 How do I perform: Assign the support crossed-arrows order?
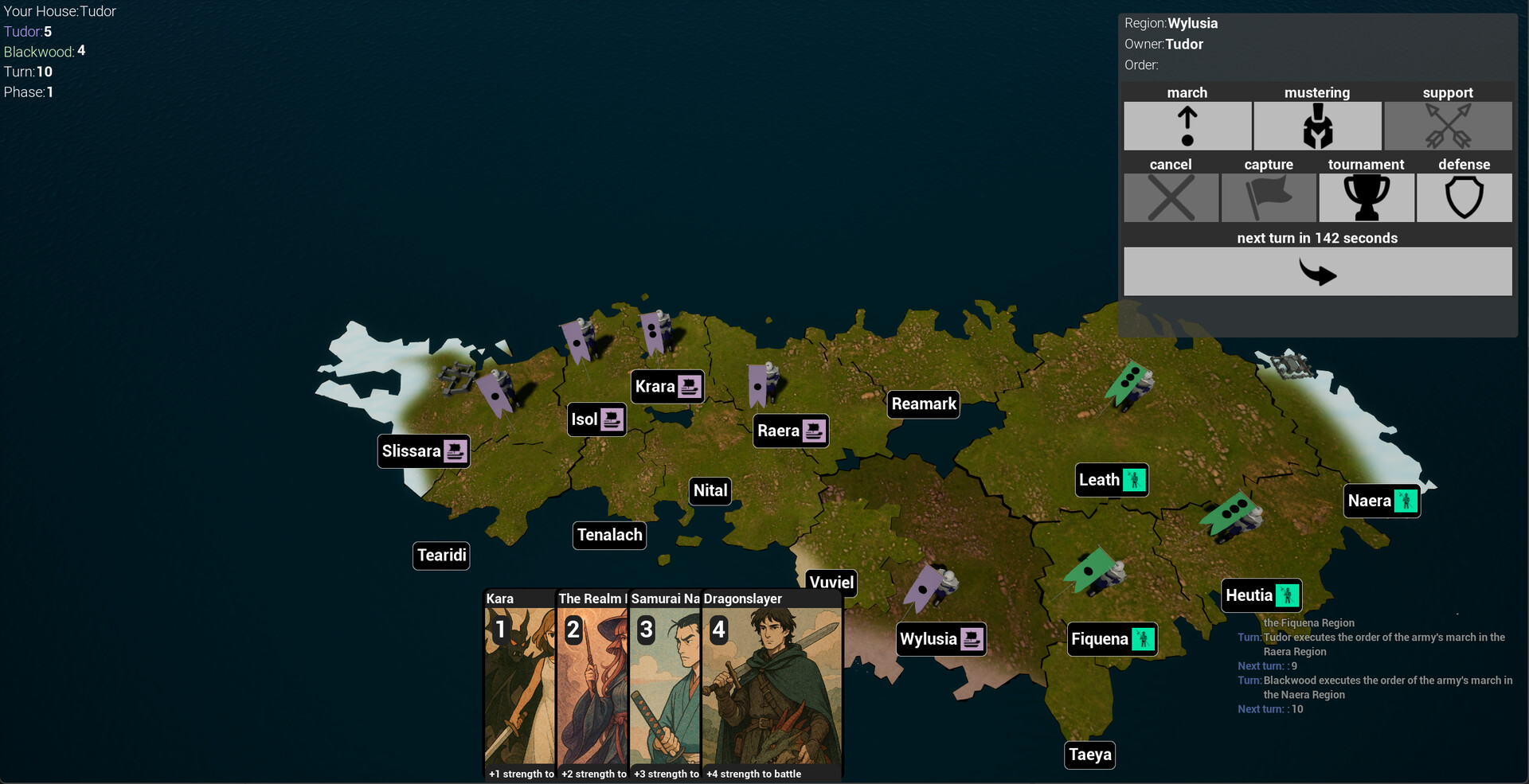point(1448,126)
